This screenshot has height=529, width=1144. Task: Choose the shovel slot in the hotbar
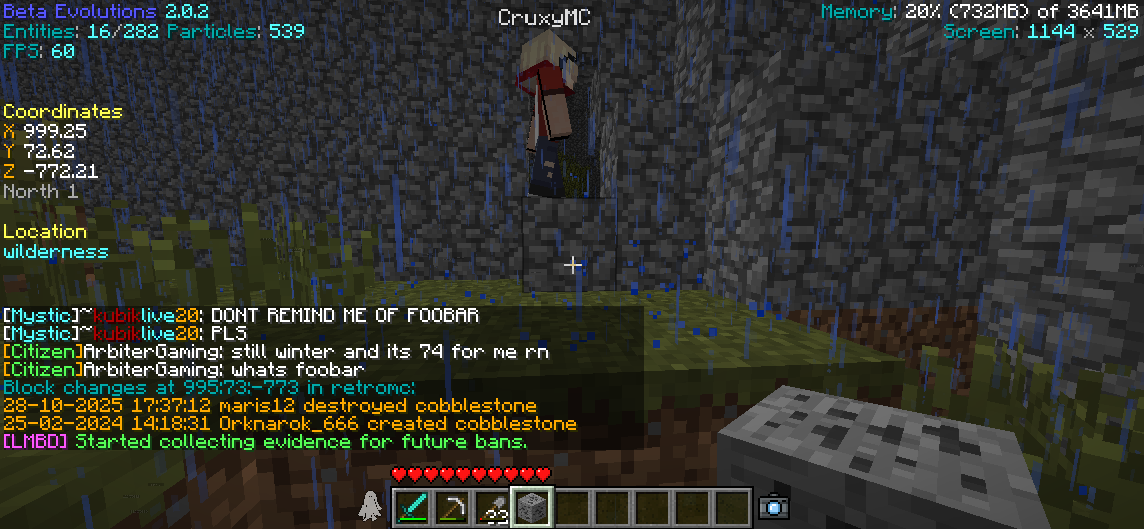point(491,506)
